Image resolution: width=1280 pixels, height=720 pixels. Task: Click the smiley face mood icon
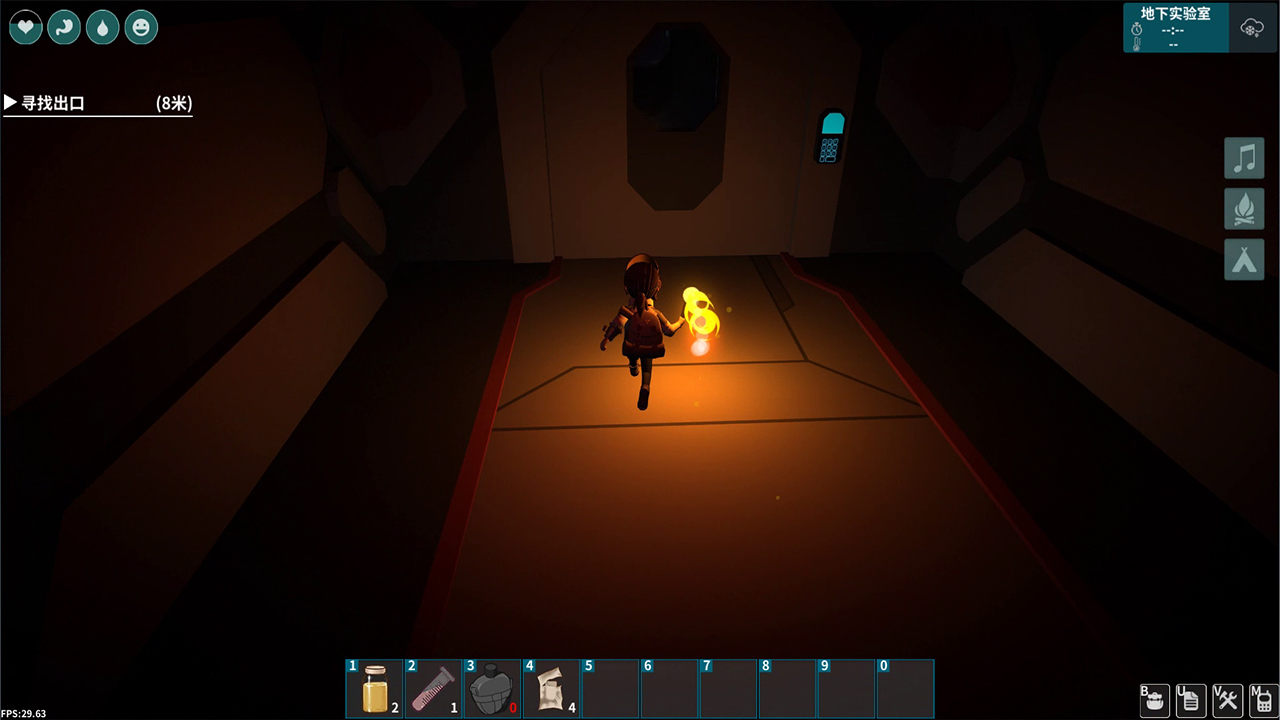pos(141,28)
